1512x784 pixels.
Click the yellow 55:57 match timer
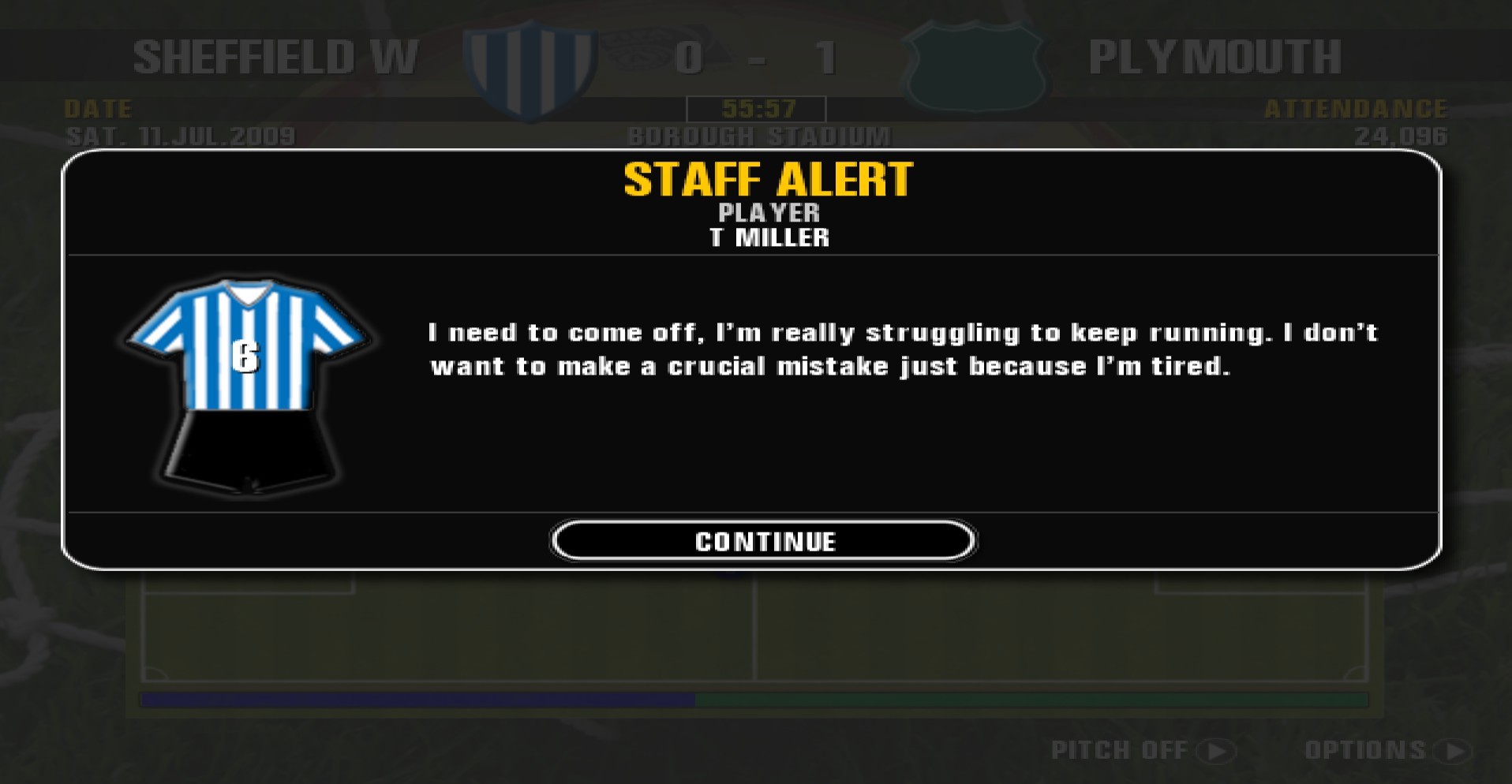[756, 109]
